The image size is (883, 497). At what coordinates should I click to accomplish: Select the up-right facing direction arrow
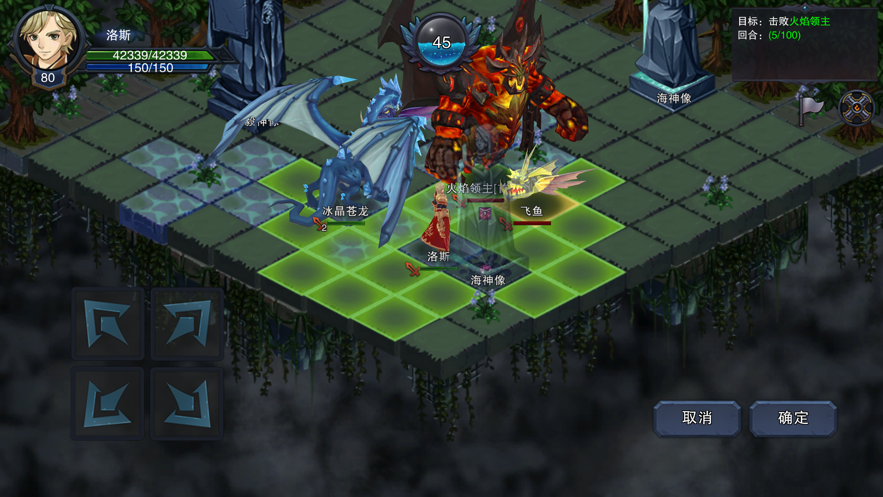click(x=187, y=323)
